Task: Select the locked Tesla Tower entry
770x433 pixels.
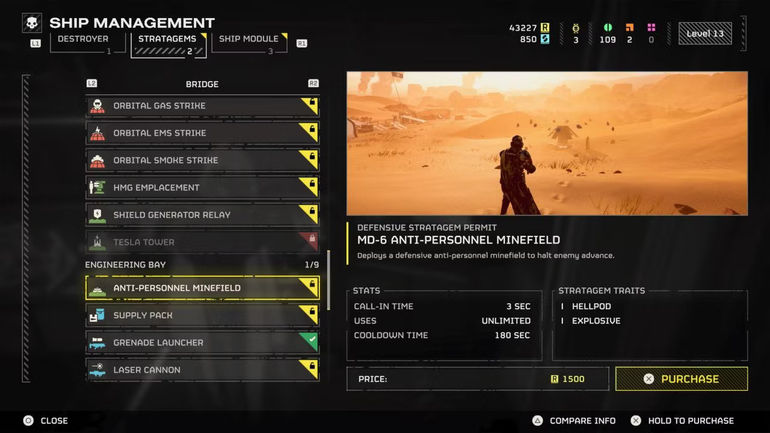Action: click(x=202, y=242)
